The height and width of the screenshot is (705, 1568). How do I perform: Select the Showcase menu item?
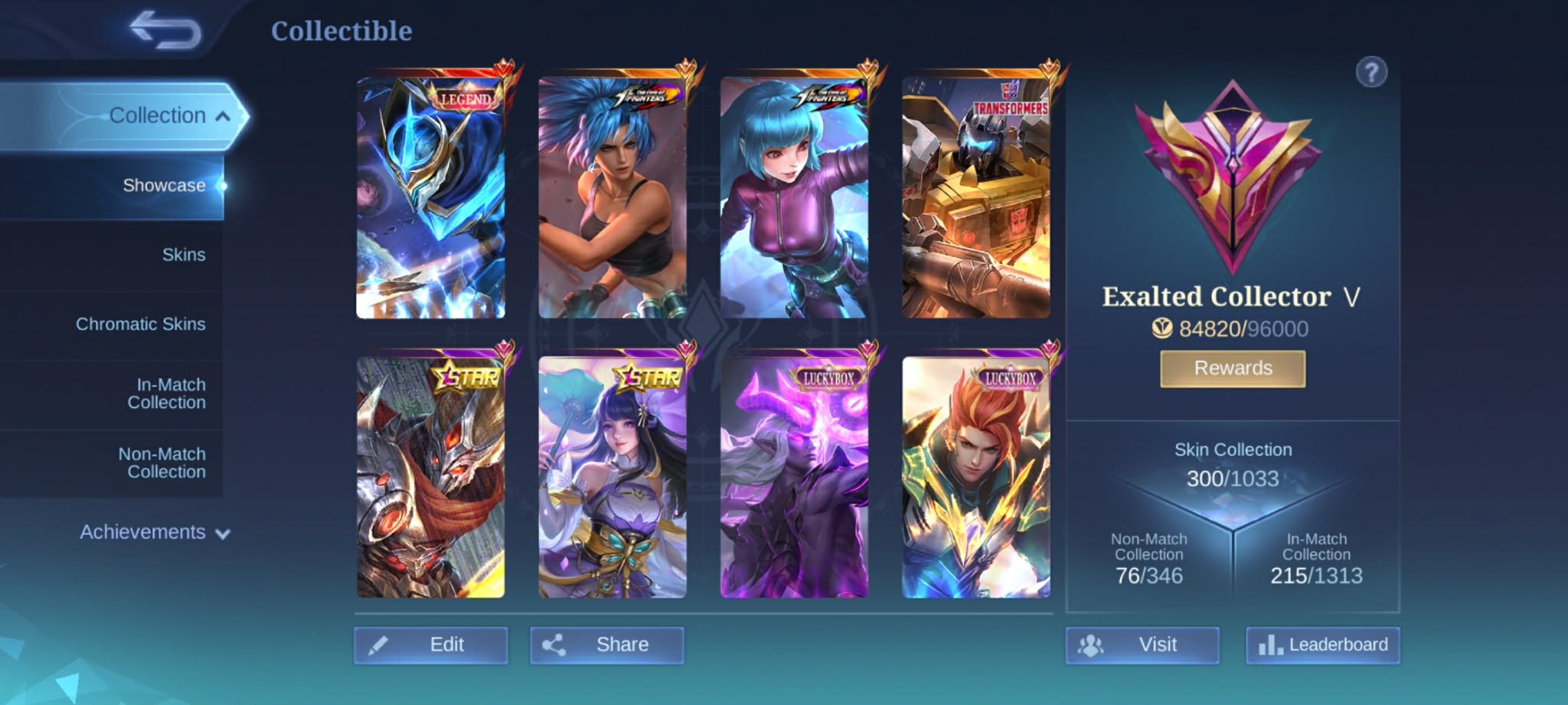pos(164,185)
